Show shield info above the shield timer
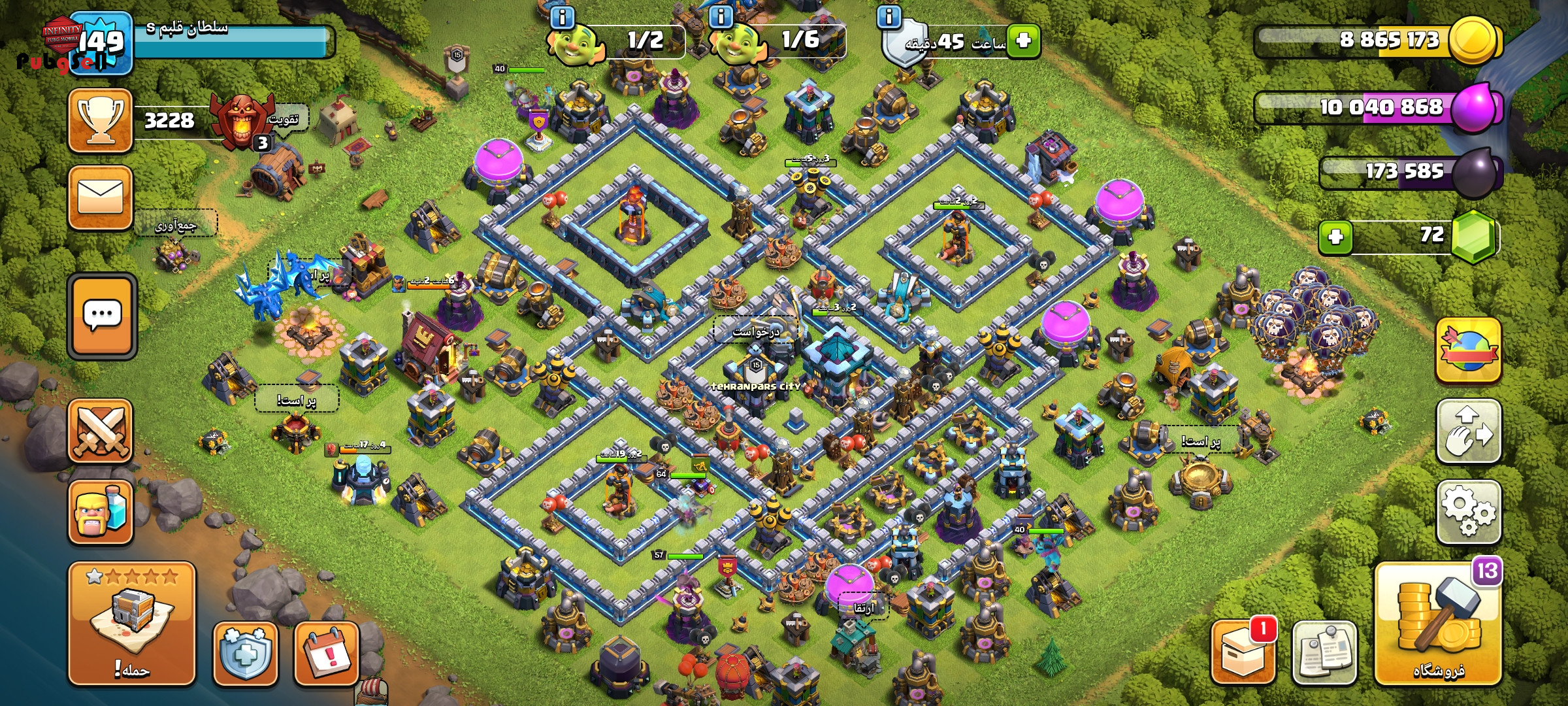 coord(889,17)
